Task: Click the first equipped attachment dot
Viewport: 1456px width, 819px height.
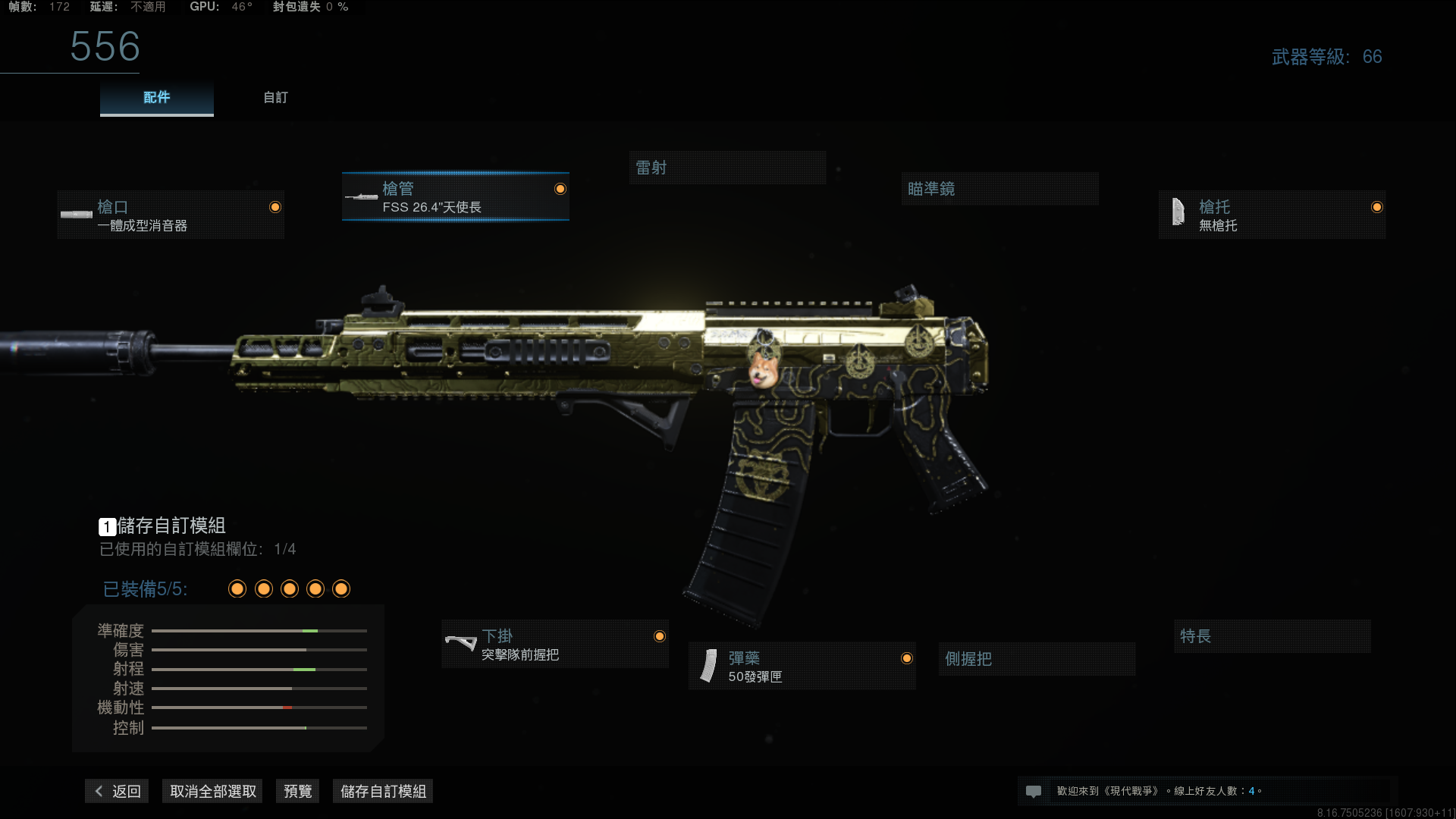Action: click(x=237, y=588)
